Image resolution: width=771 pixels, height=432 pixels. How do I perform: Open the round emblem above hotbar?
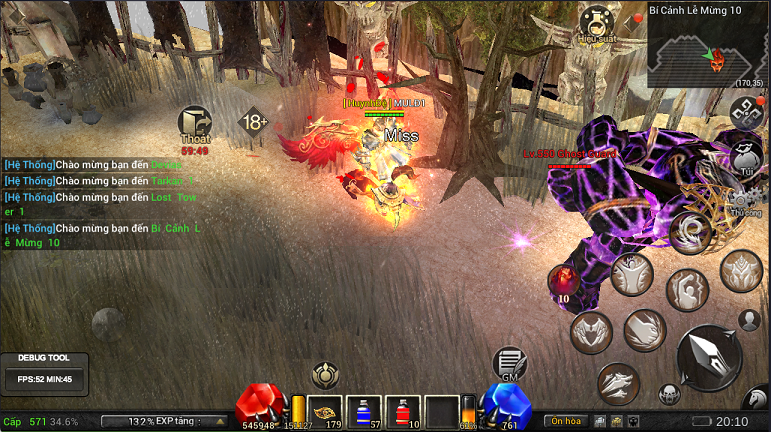click(324, 375)
